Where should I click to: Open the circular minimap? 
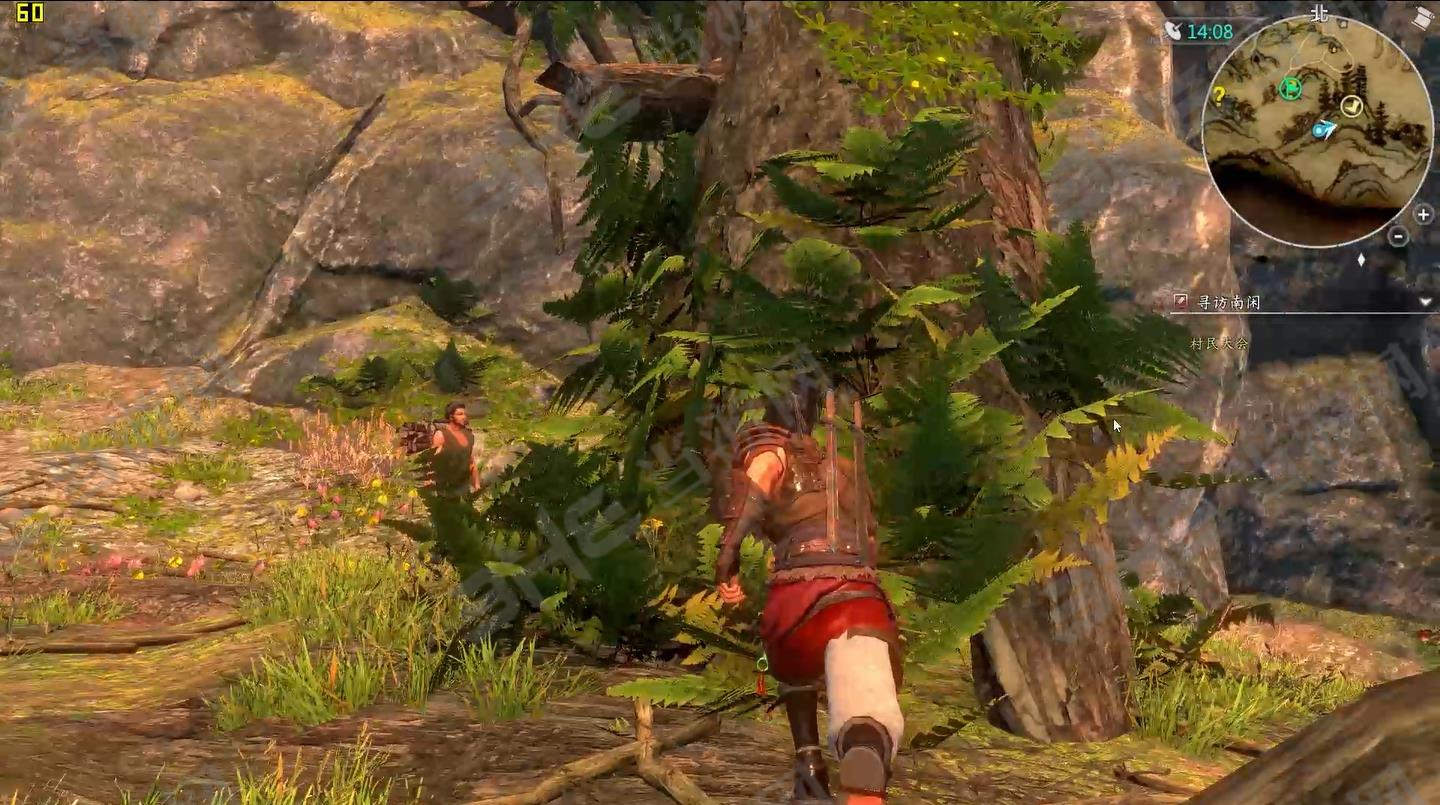point(1316,130)
